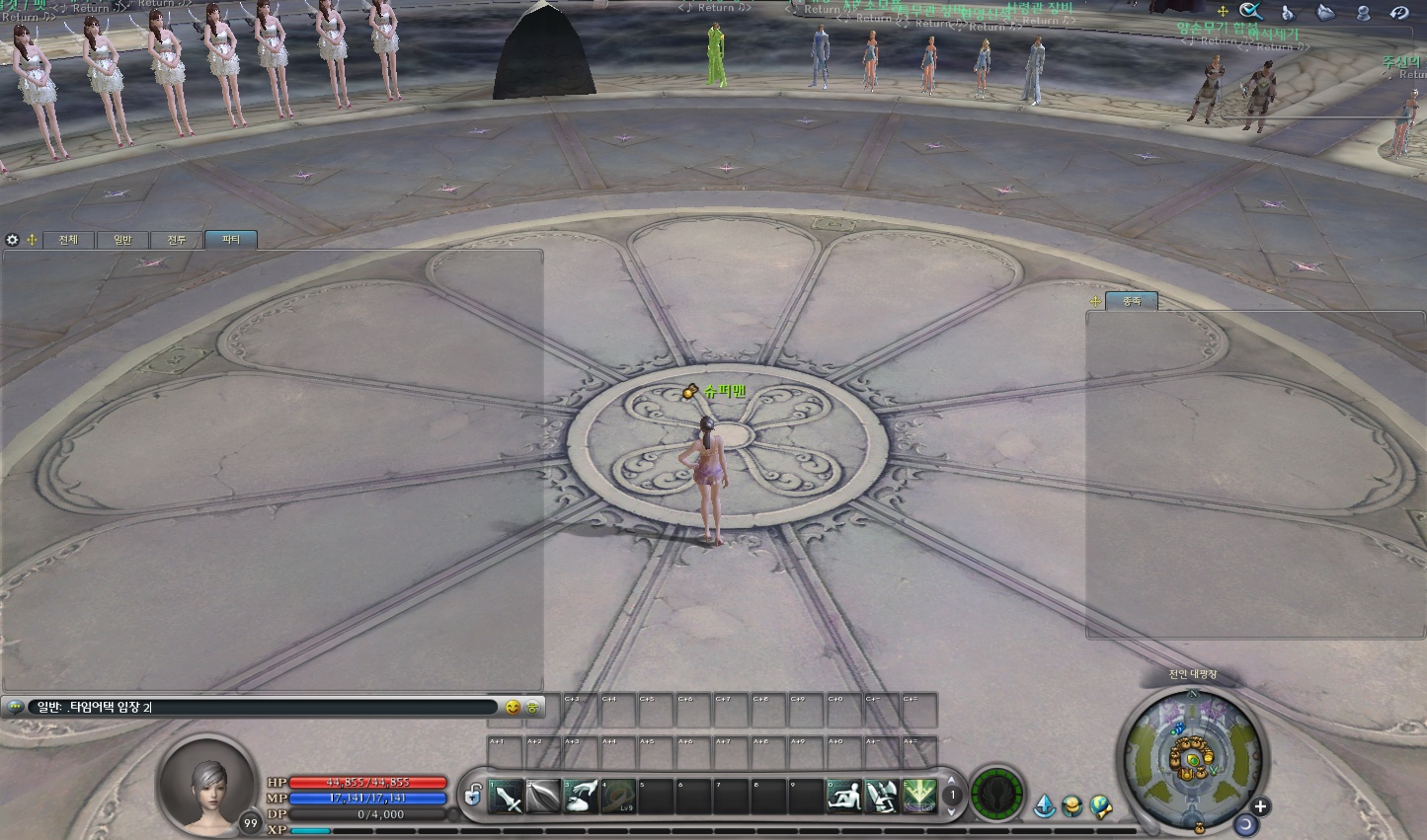Select the sword attack skill in slot 1
Screen dimensions: 1427x840
click(508, 797)
